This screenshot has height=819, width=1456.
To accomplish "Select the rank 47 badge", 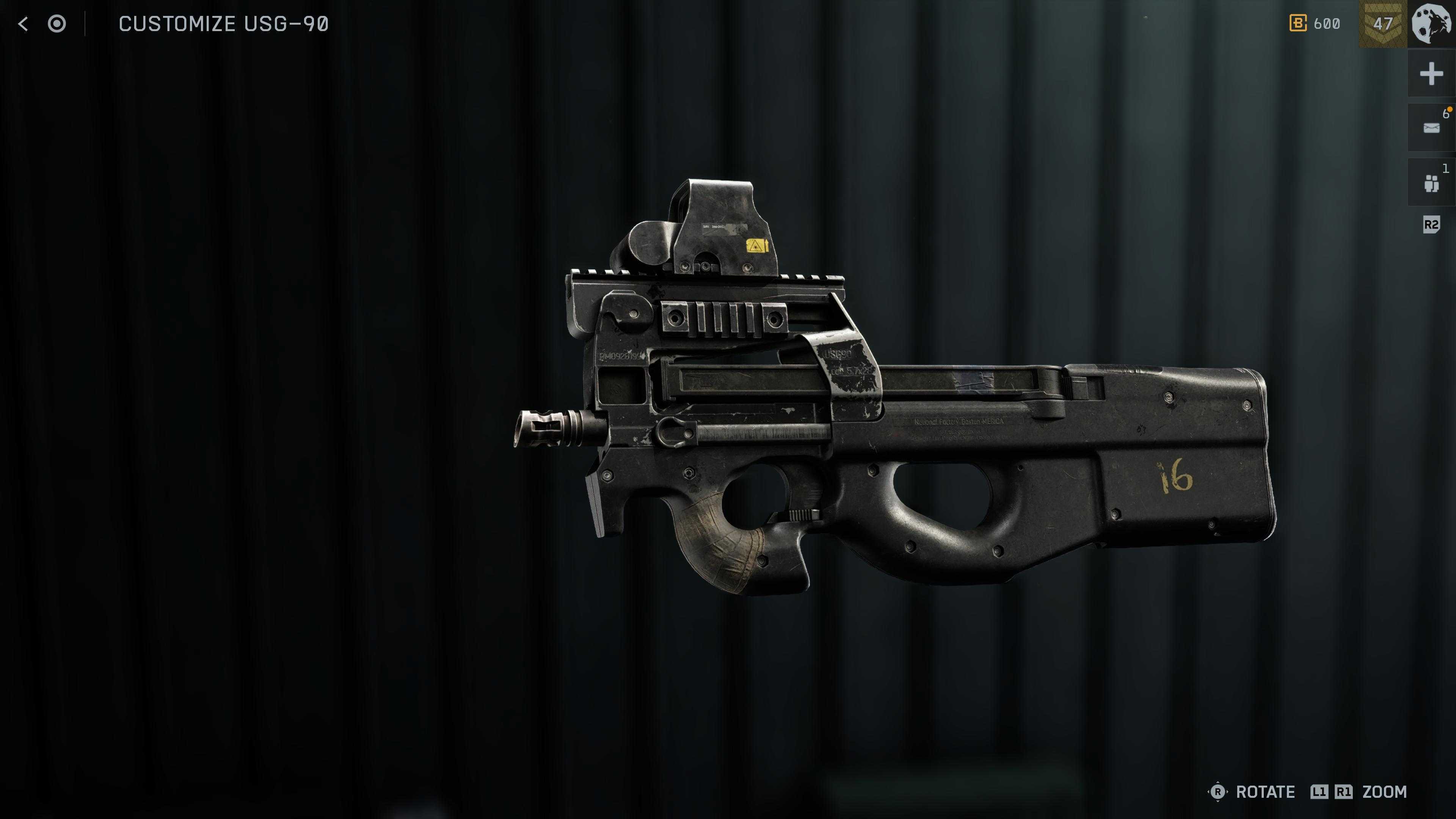I will coord(1382,24).
